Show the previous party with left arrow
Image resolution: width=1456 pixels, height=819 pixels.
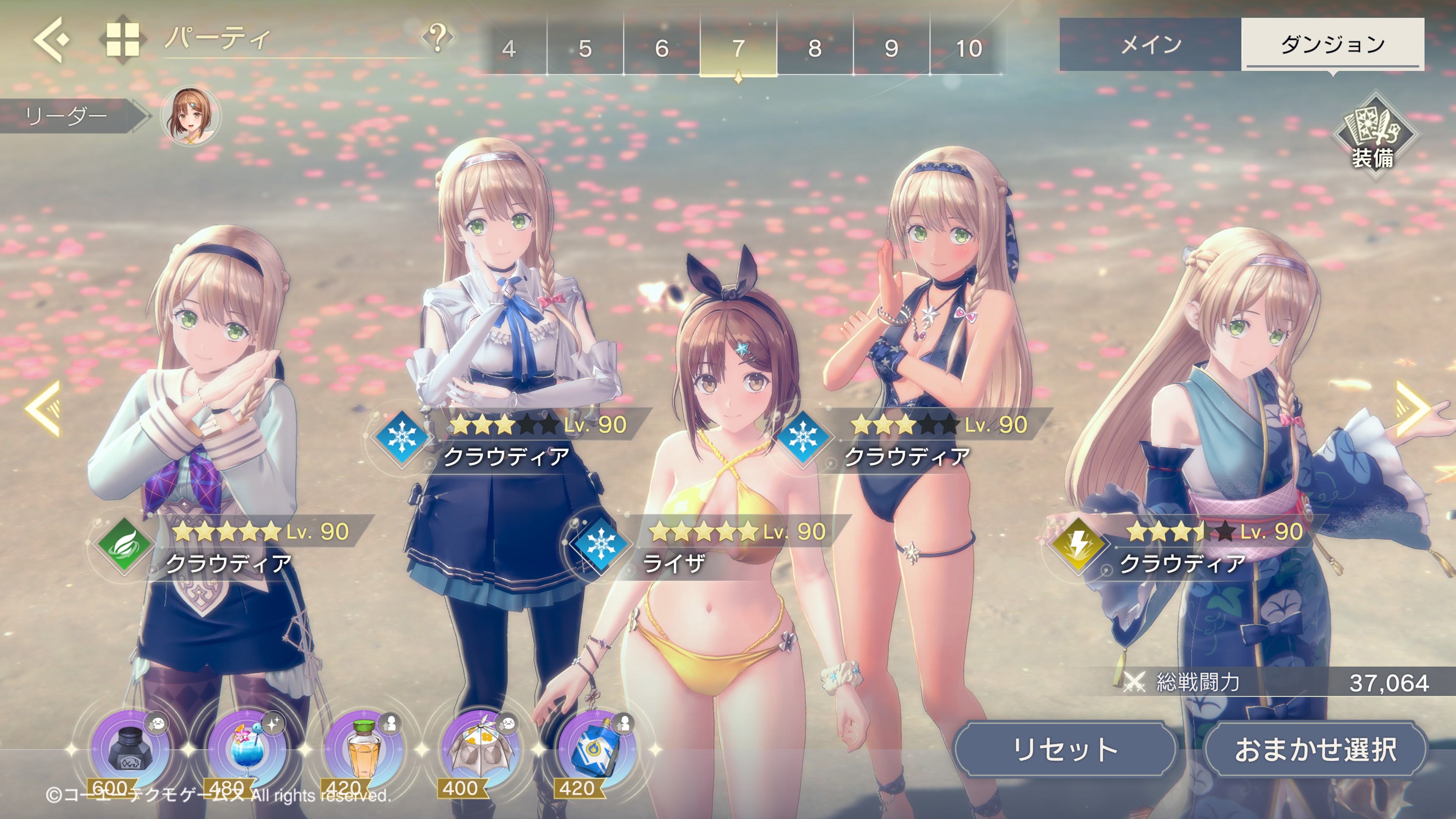pos(44,408)
